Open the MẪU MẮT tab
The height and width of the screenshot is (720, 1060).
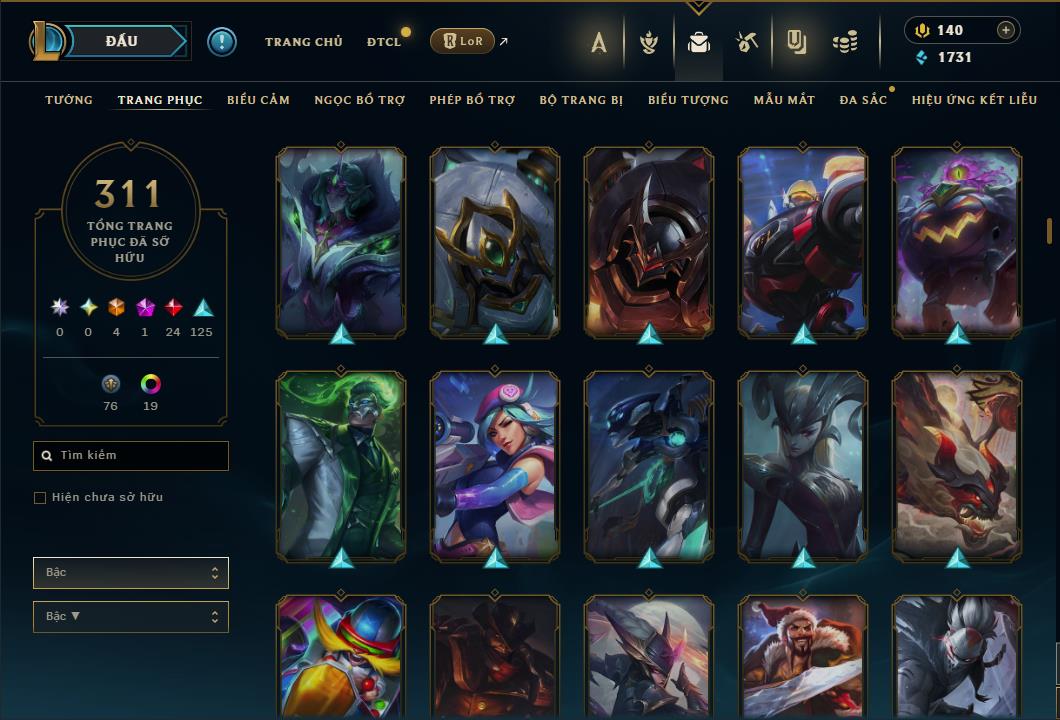[784, 100]
